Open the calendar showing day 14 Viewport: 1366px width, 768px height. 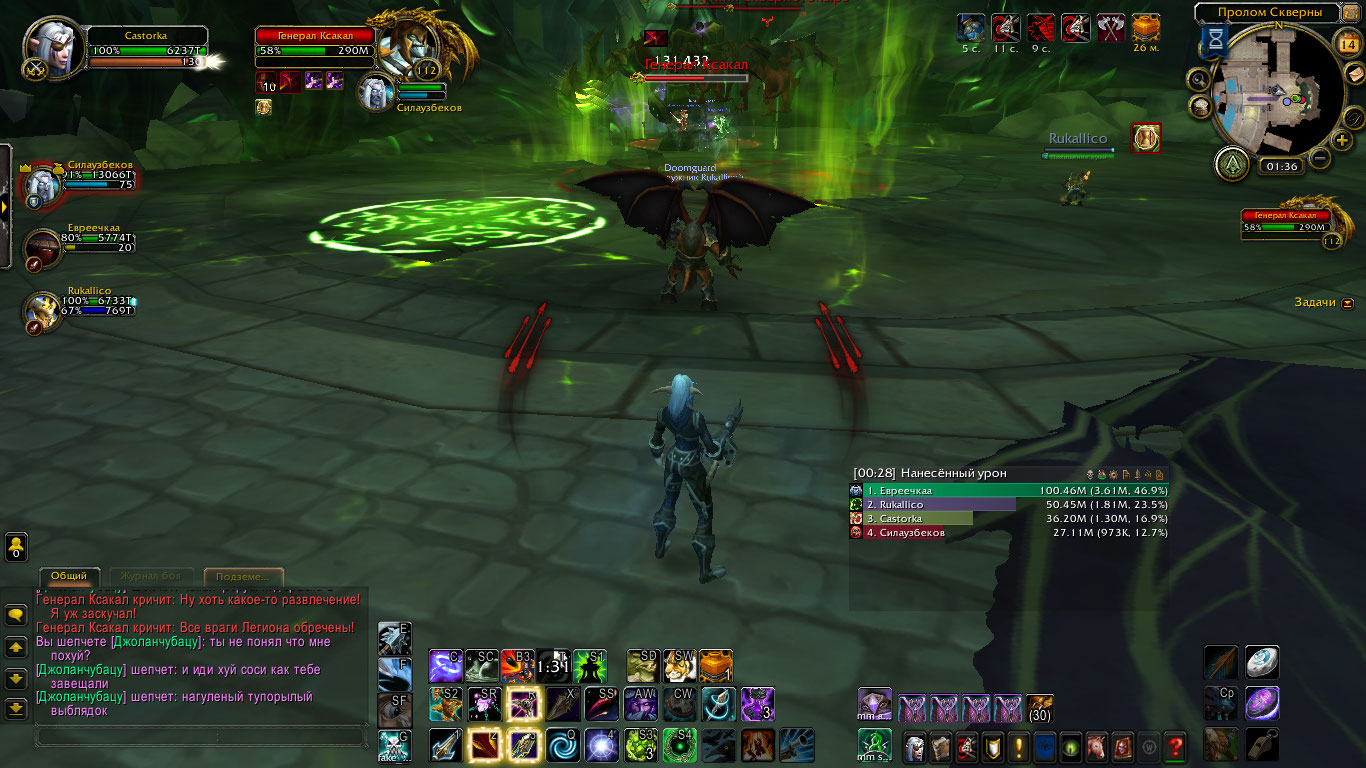[1346, 42]
